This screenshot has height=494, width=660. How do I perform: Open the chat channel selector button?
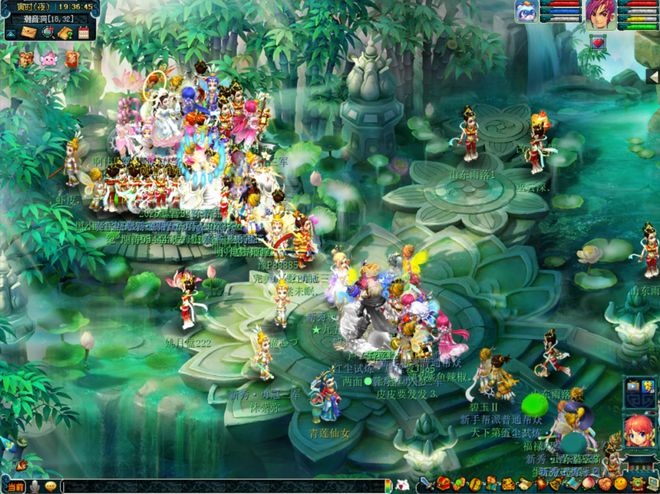click(16, 486)
